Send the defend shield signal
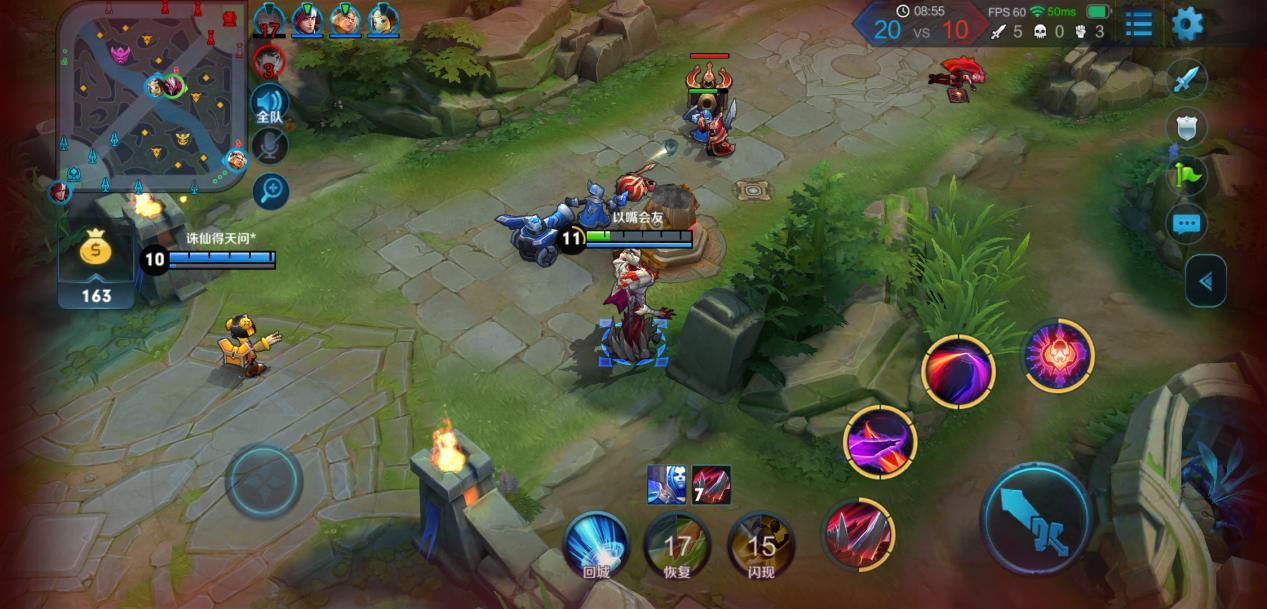The width and height of the screenshot is (1267, 609). pos(1186,128)
